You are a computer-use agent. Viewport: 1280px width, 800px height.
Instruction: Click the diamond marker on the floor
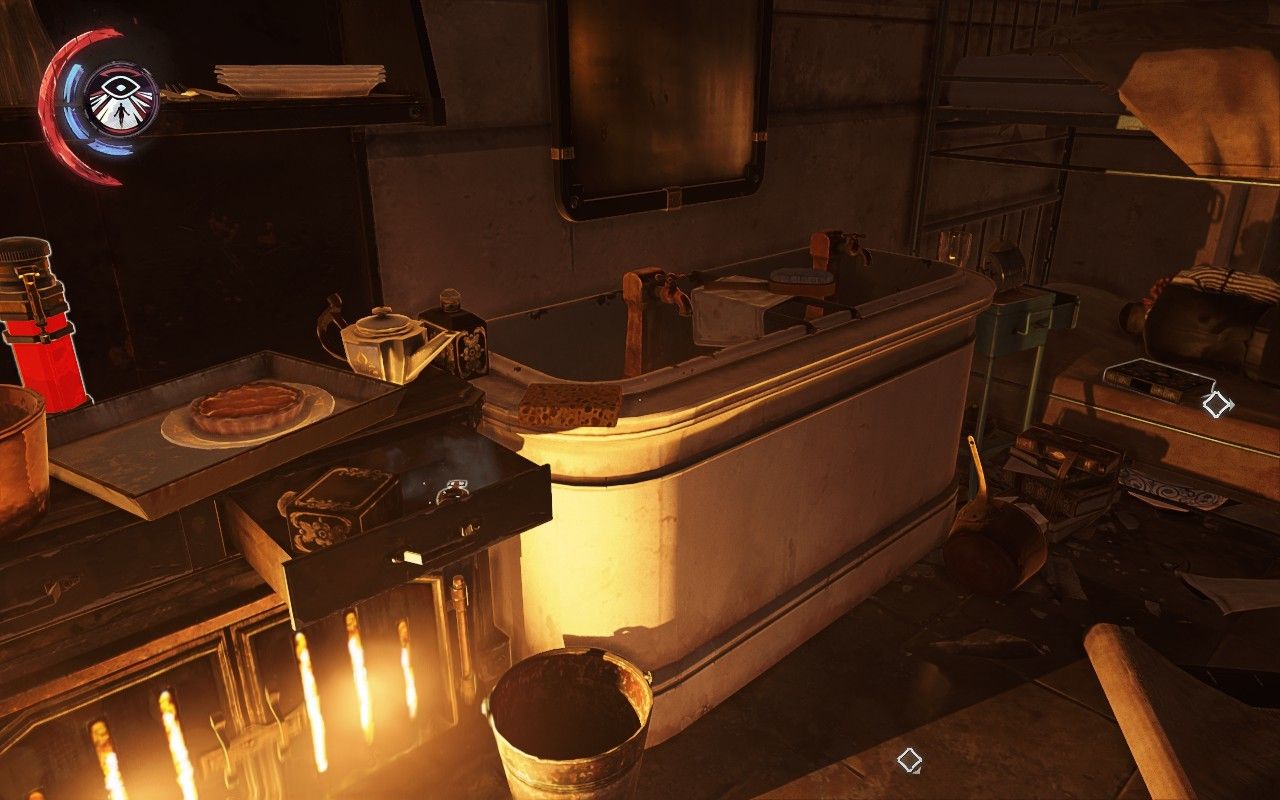coord(909,760)
